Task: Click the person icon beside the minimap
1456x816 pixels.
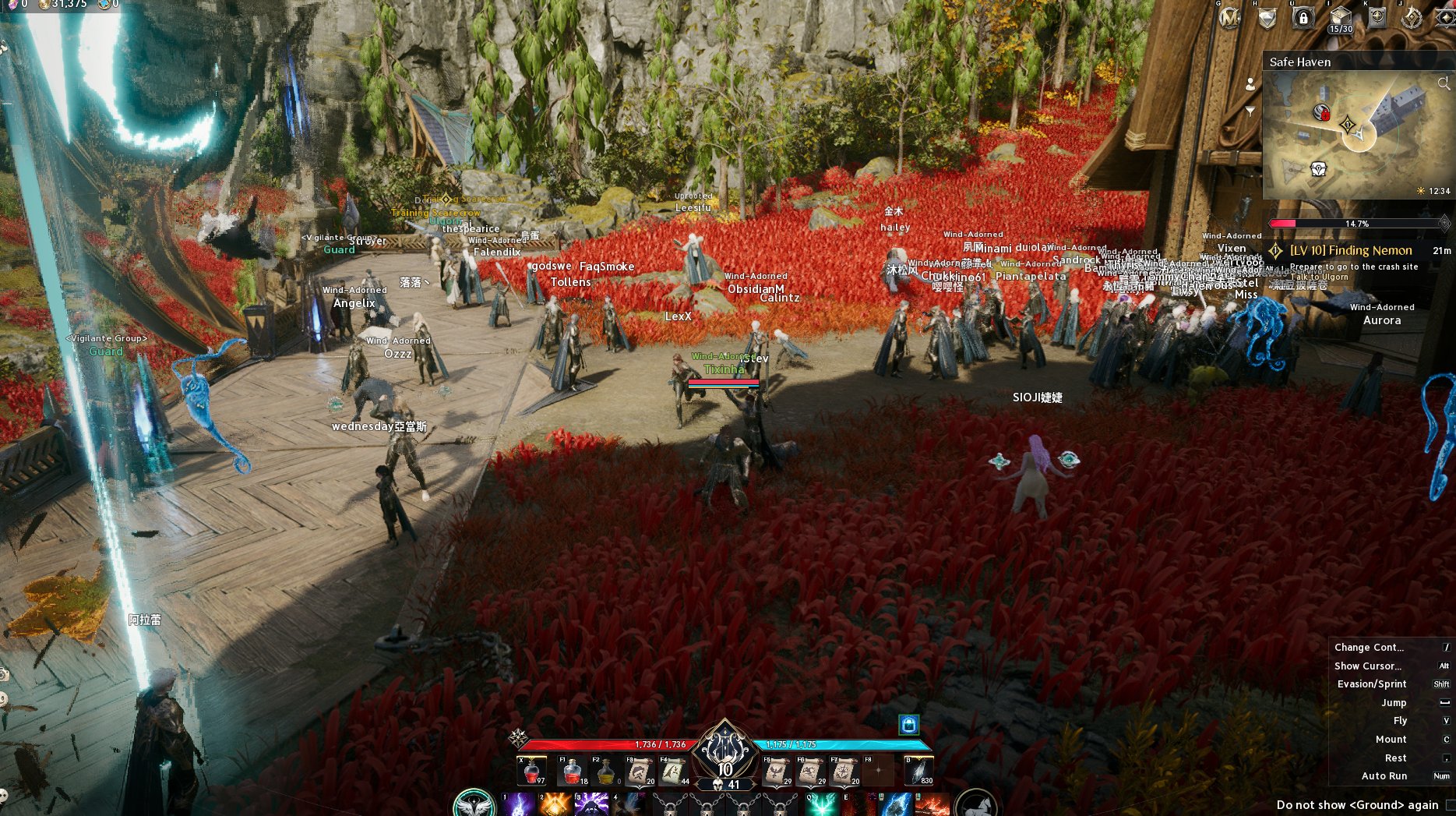Action: pos(1250,84)
